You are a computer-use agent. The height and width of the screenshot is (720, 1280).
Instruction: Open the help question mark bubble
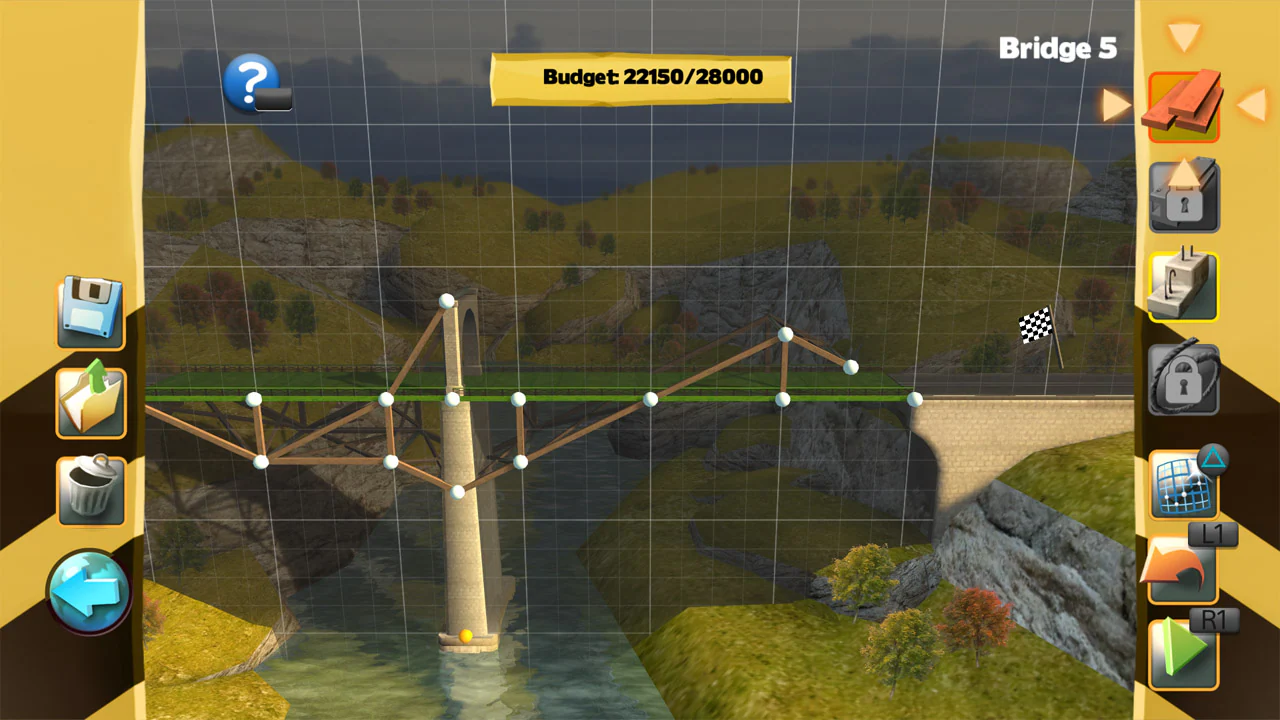[x=252, y=80]
